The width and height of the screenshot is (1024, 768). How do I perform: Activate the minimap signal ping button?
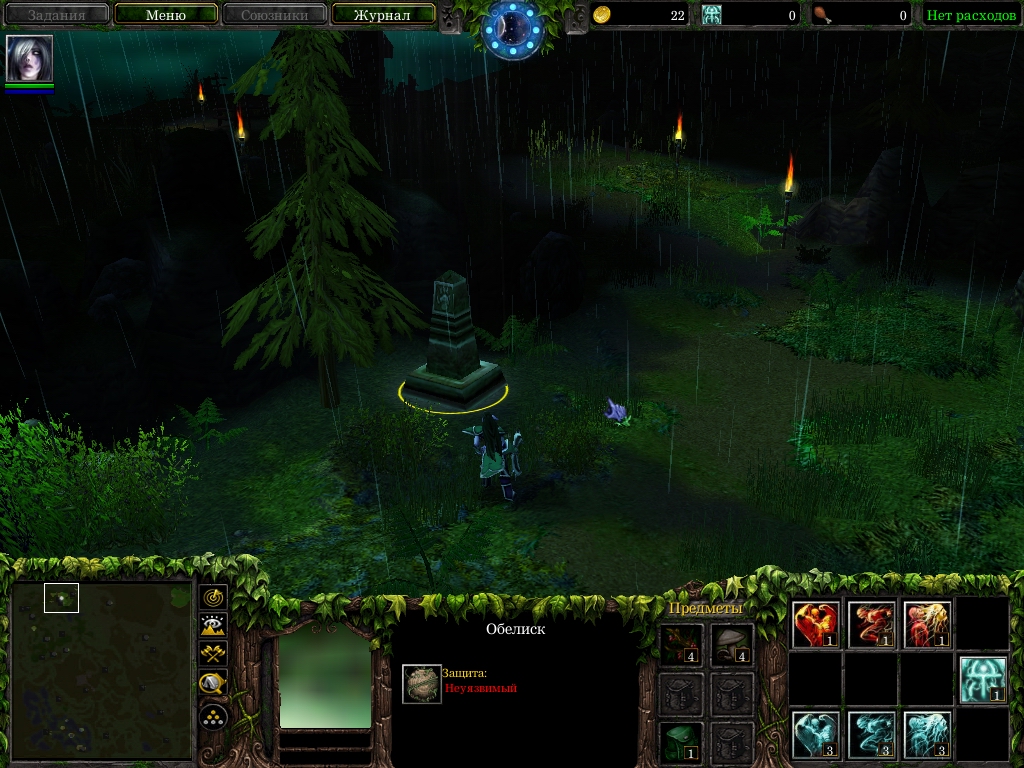coord(214,597)
